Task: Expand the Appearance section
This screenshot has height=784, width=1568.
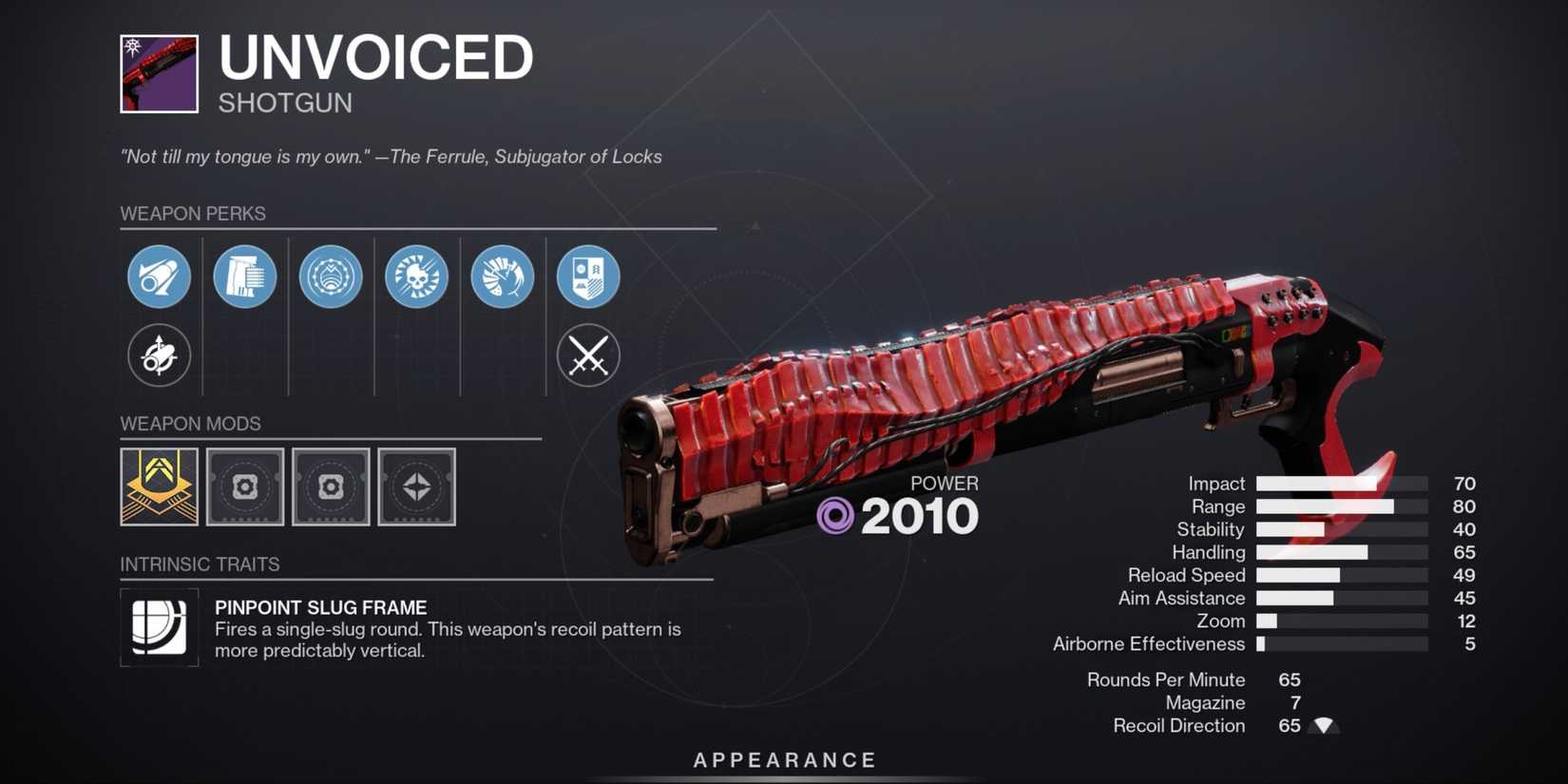Action: point(783,759)
